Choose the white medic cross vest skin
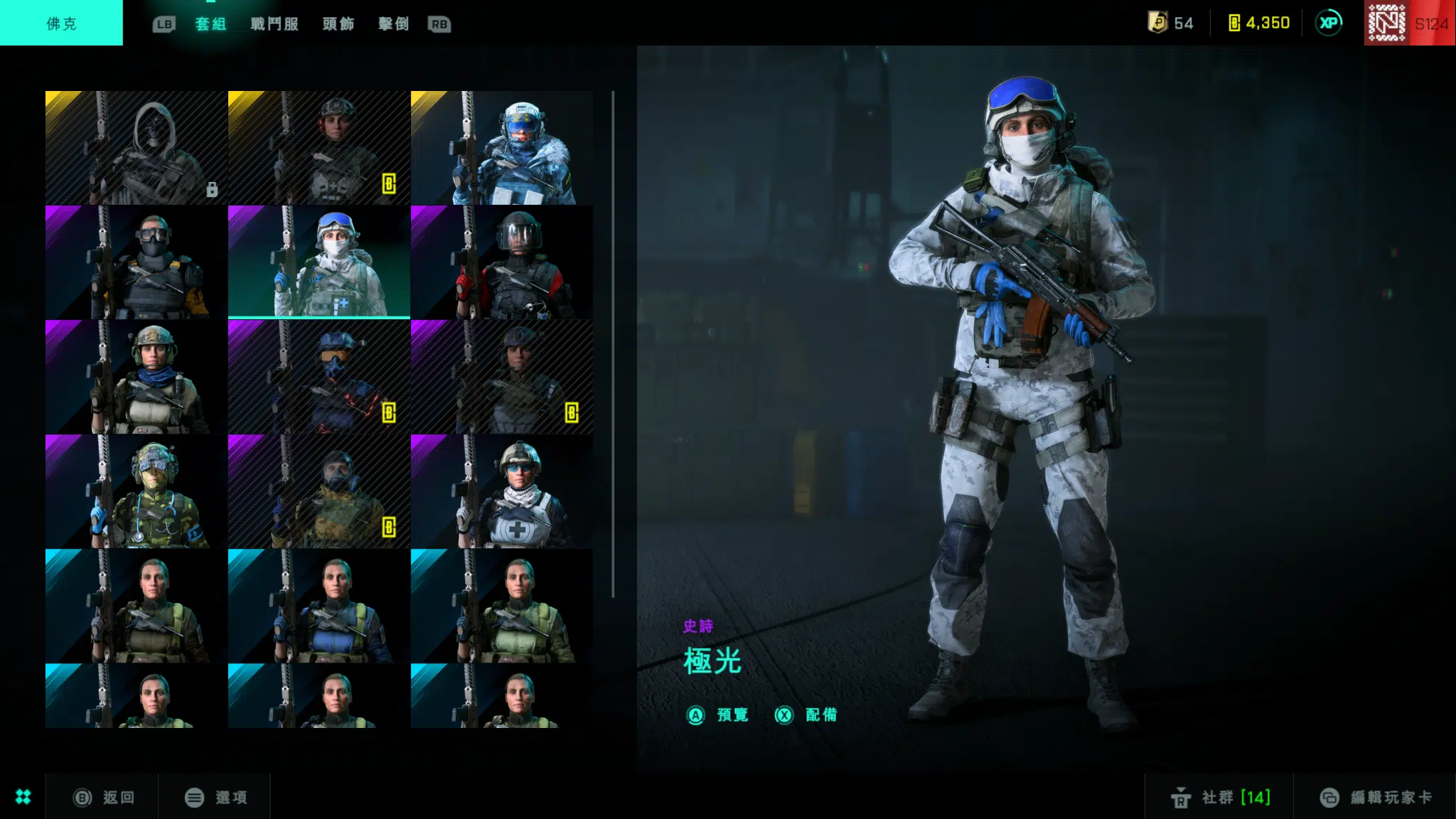Image resolution: width=1456 pixels, height=819 pixels. [x=501, y=491]
